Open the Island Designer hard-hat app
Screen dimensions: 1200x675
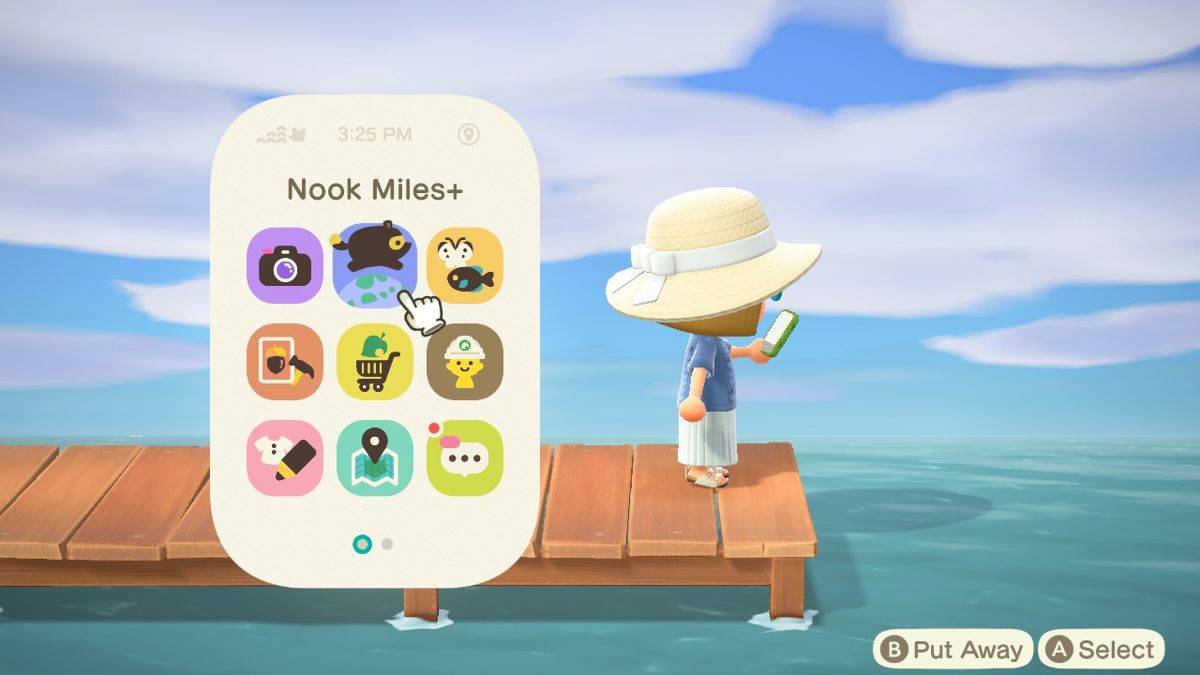coord(464,361)
